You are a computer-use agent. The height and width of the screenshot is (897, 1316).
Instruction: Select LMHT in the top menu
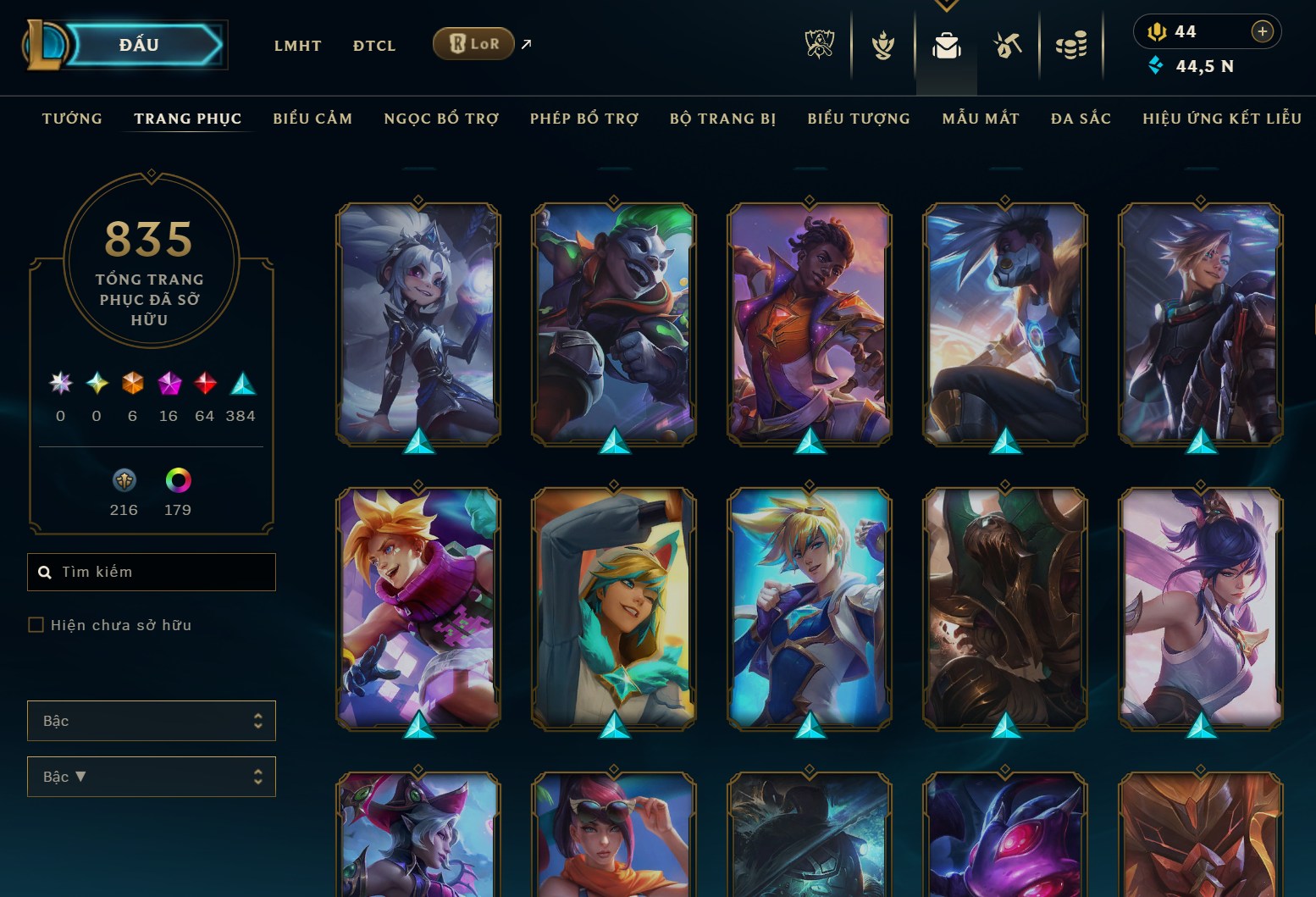(297, 46)
